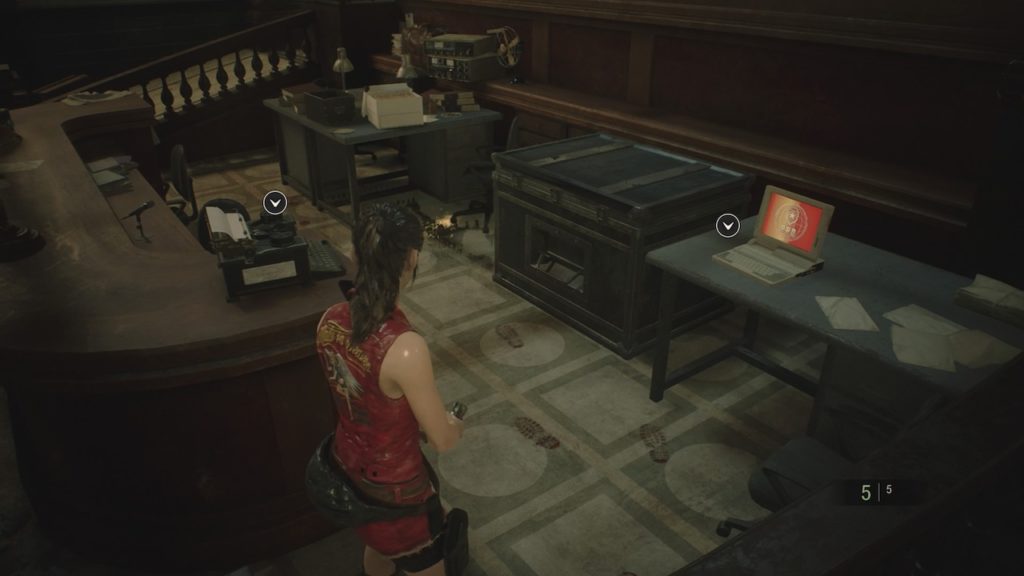The width and height of the screenshot is (1024, 576).
Task: Select the interaction marker above the typewriter
Action: click(275, 203)
